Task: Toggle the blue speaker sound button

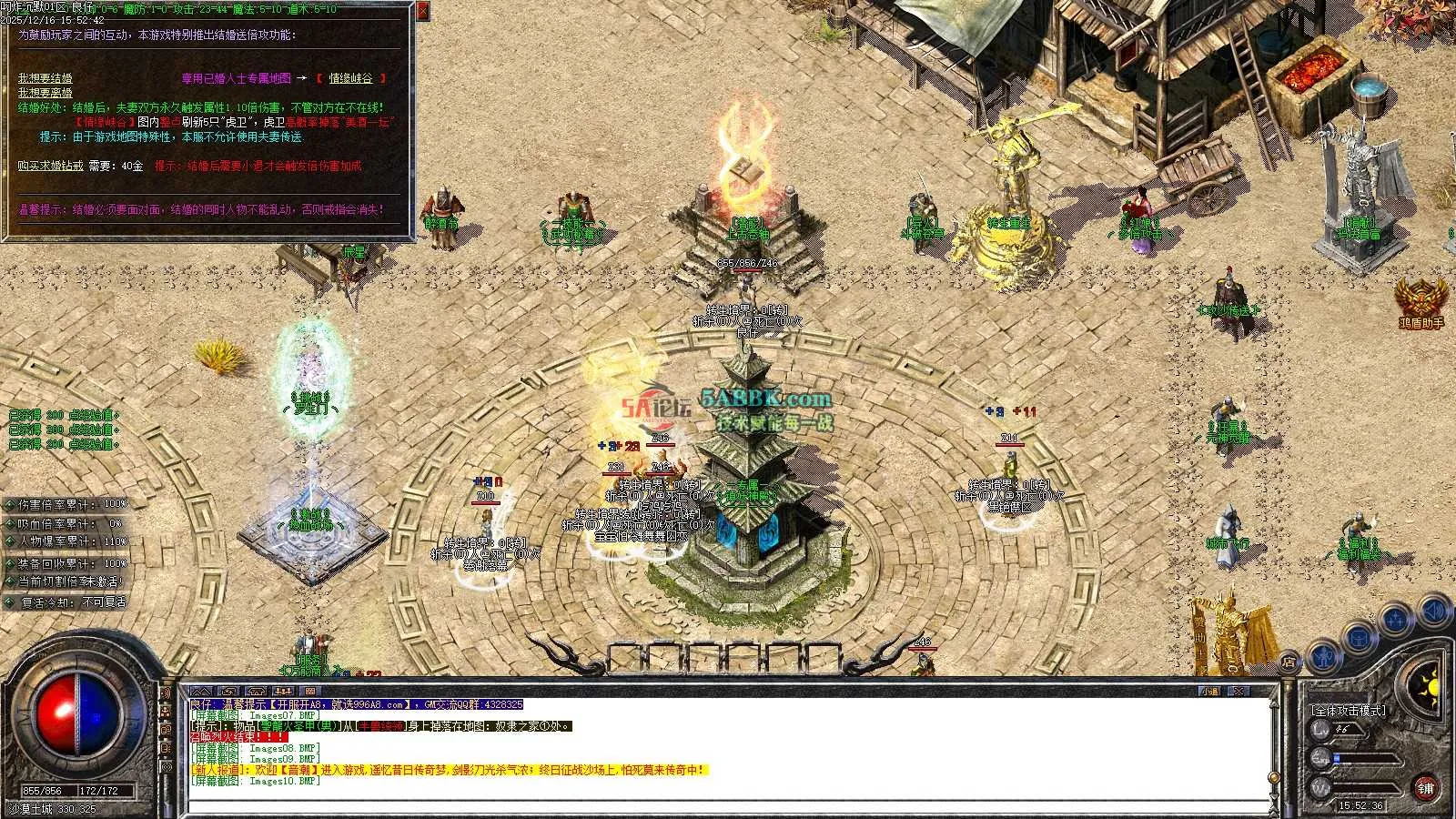Action: (x=1435, y=610)
